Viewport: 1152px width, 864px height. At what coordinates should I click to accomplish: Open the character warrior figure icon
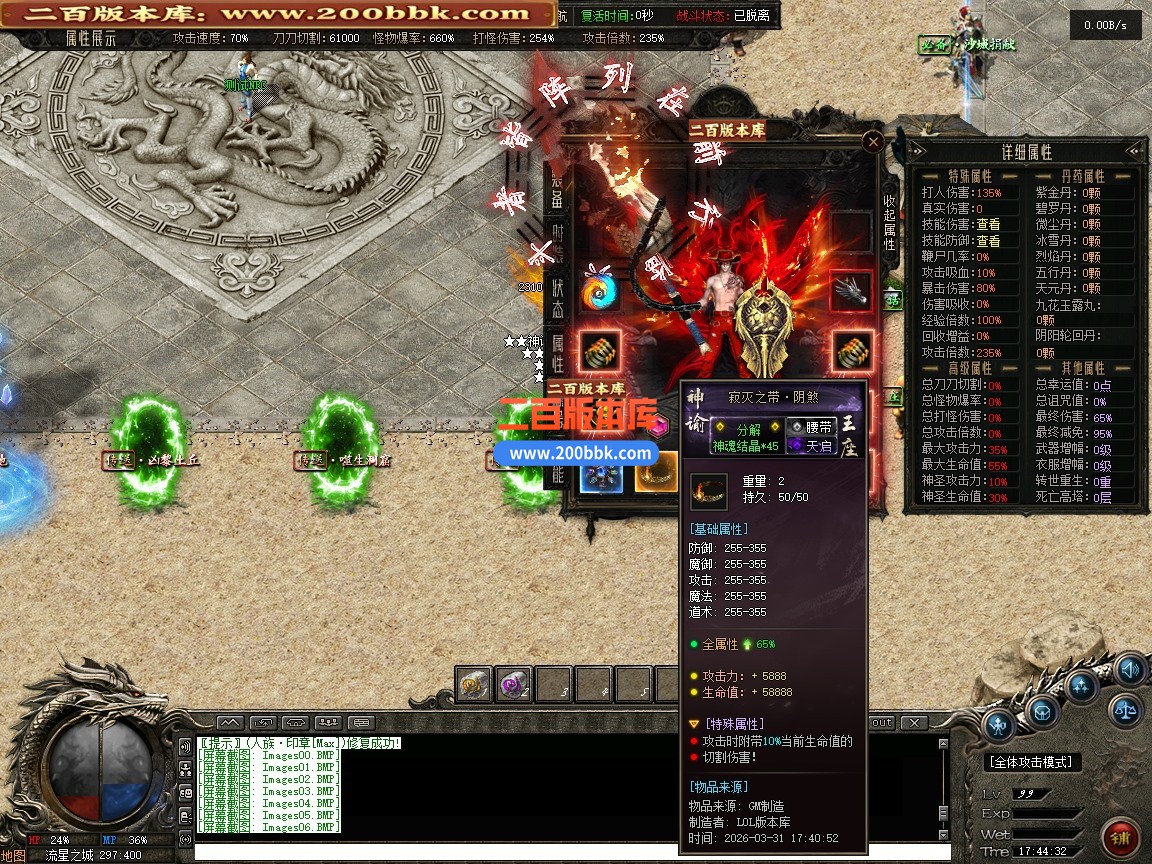(1000, 725)
